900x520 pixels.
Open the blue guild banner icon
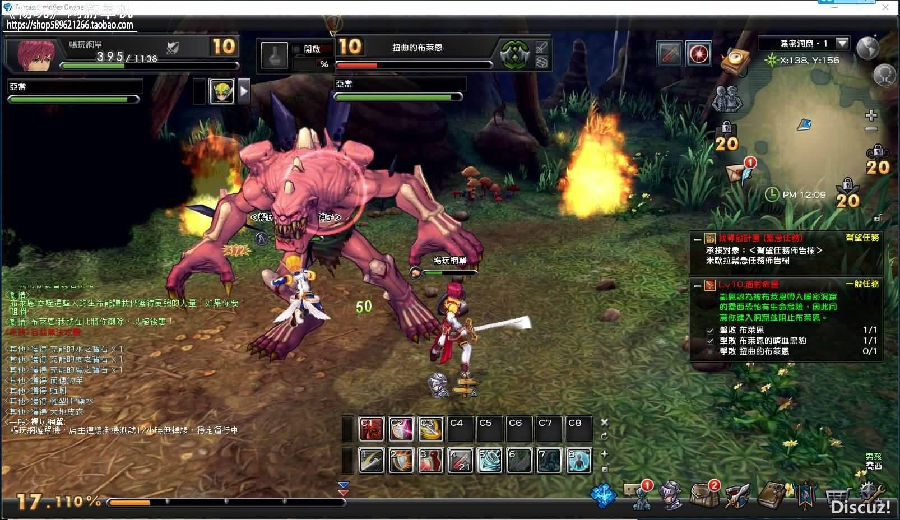click(806, 496)
